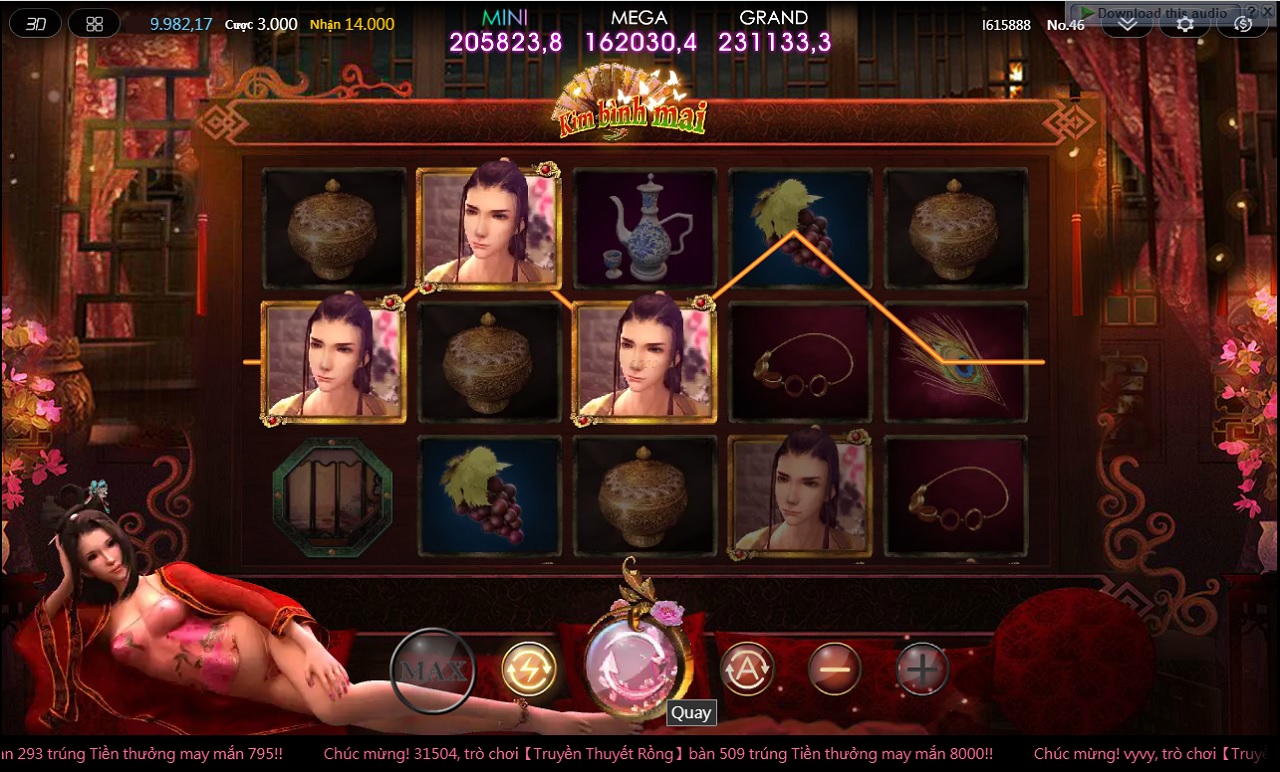Viewport: 1280px width, 772px height.
Task: Open the game lobby grid icon
Action: click(x=94, y=22)
